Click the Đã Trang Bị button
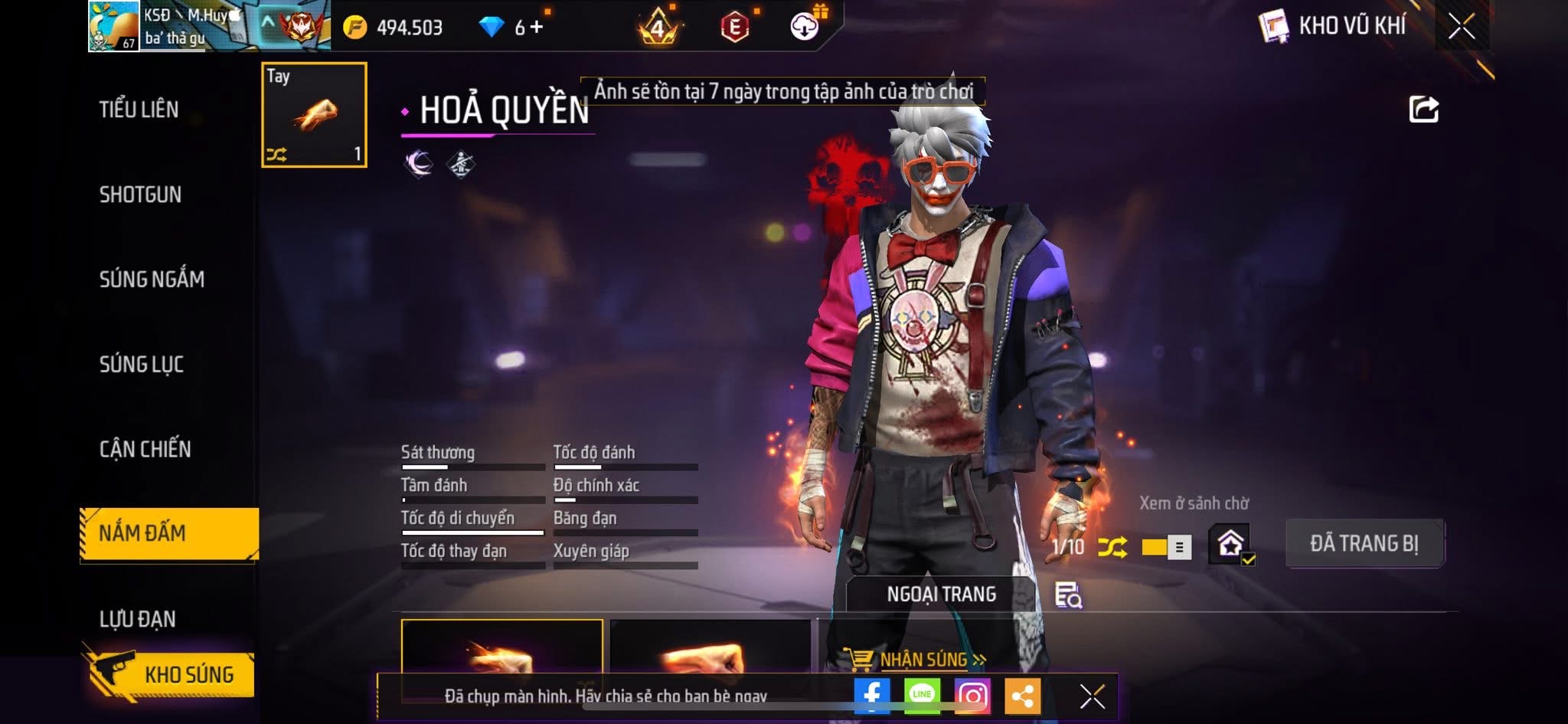The width and height of the screenshot is (1568, 724). click(x=1364, y=543)
